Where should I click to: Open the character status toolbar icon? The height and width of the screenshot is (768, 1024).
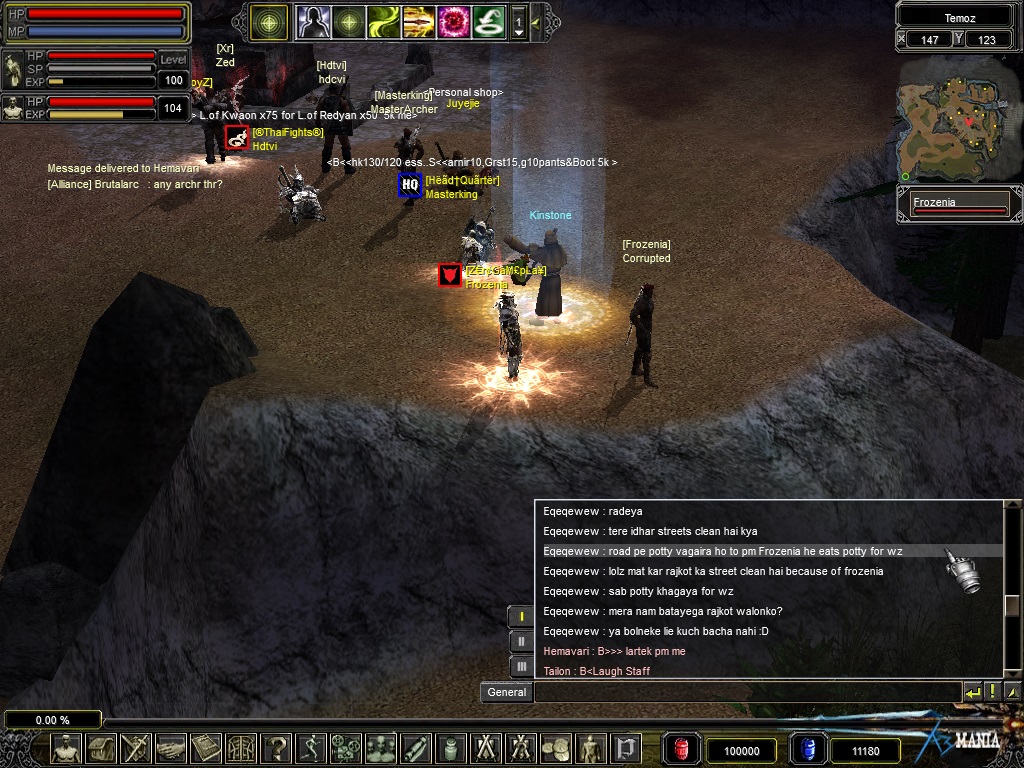67,748
